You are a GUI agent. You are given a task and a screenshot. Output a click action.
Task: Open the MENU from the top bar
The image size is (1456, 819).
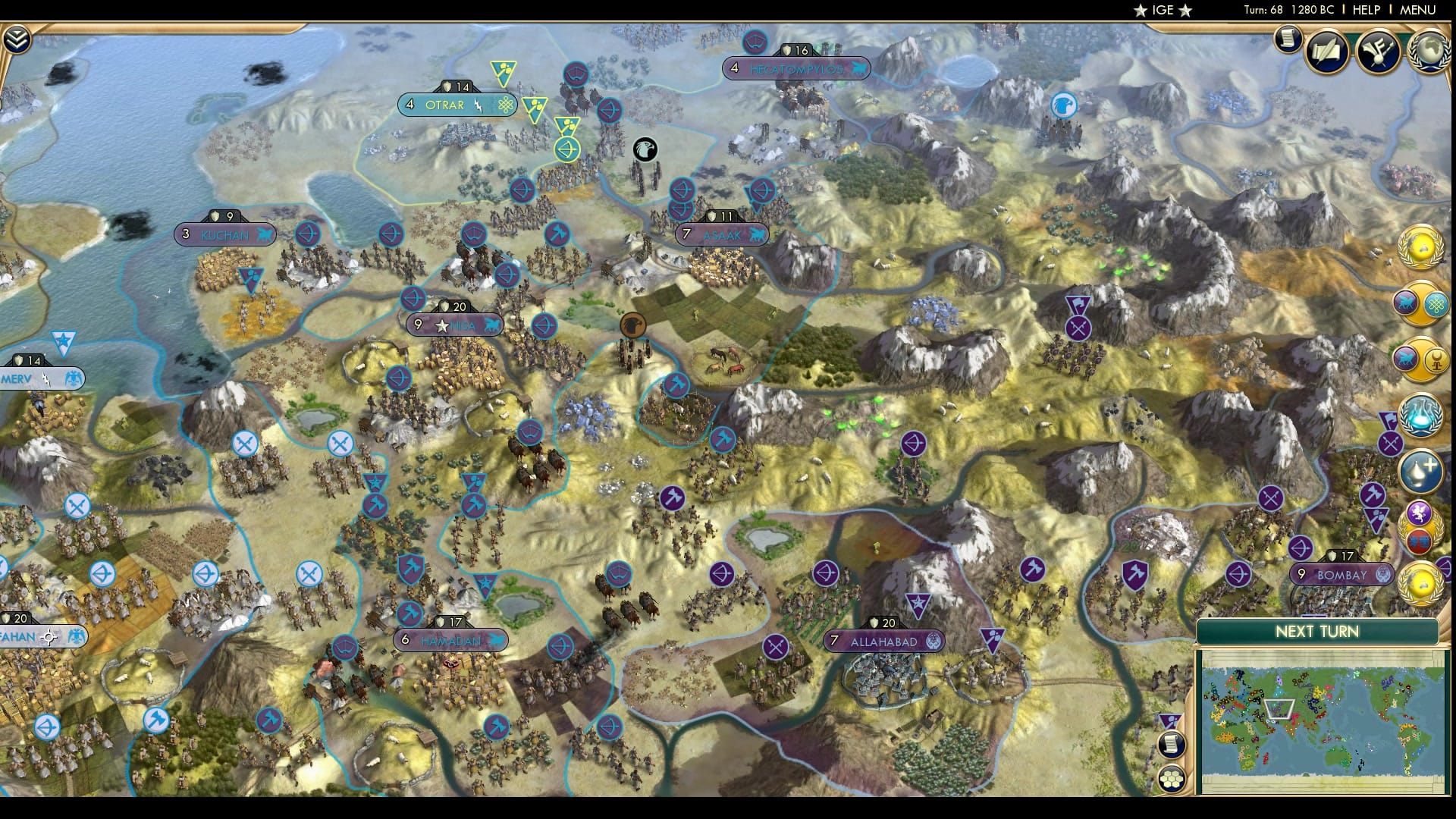[x=1417, y=10]
